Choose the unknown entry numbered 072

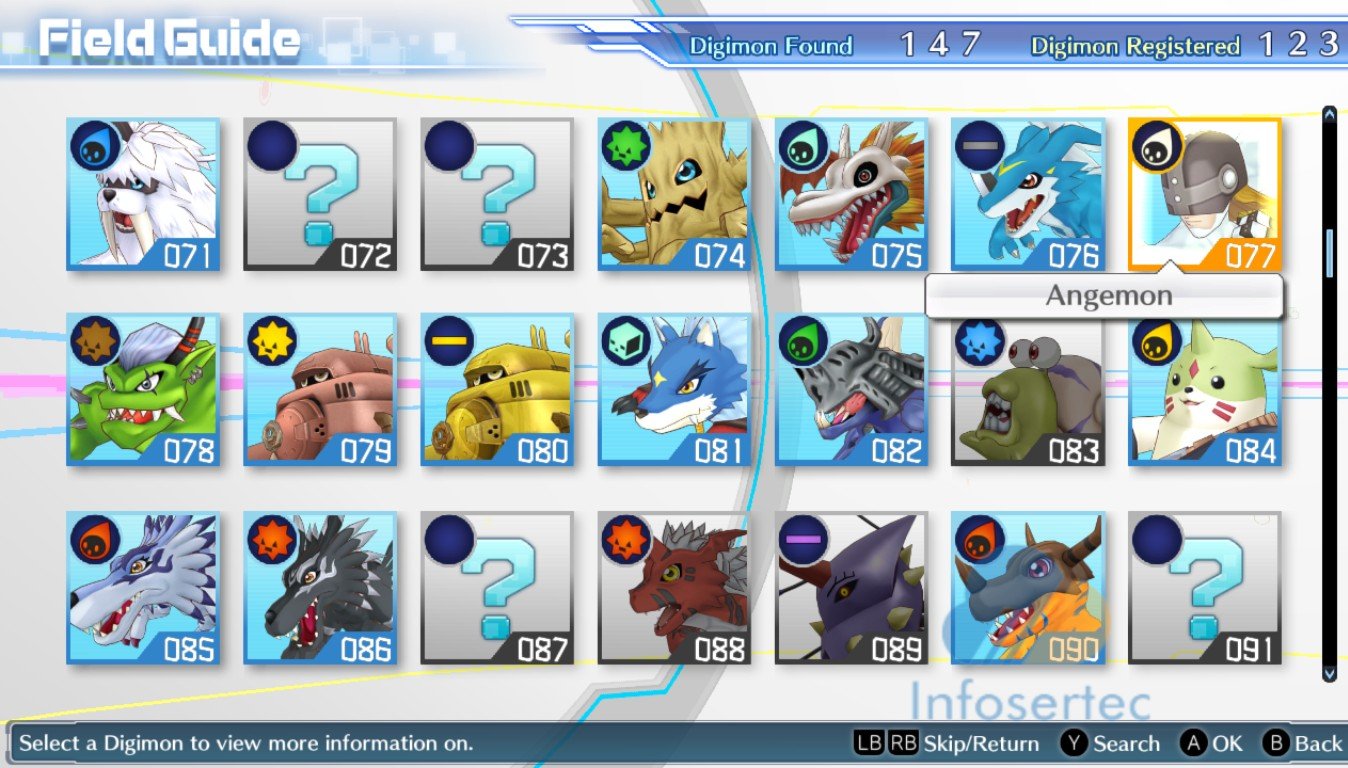pyautogui.click(x=320, y=194)
